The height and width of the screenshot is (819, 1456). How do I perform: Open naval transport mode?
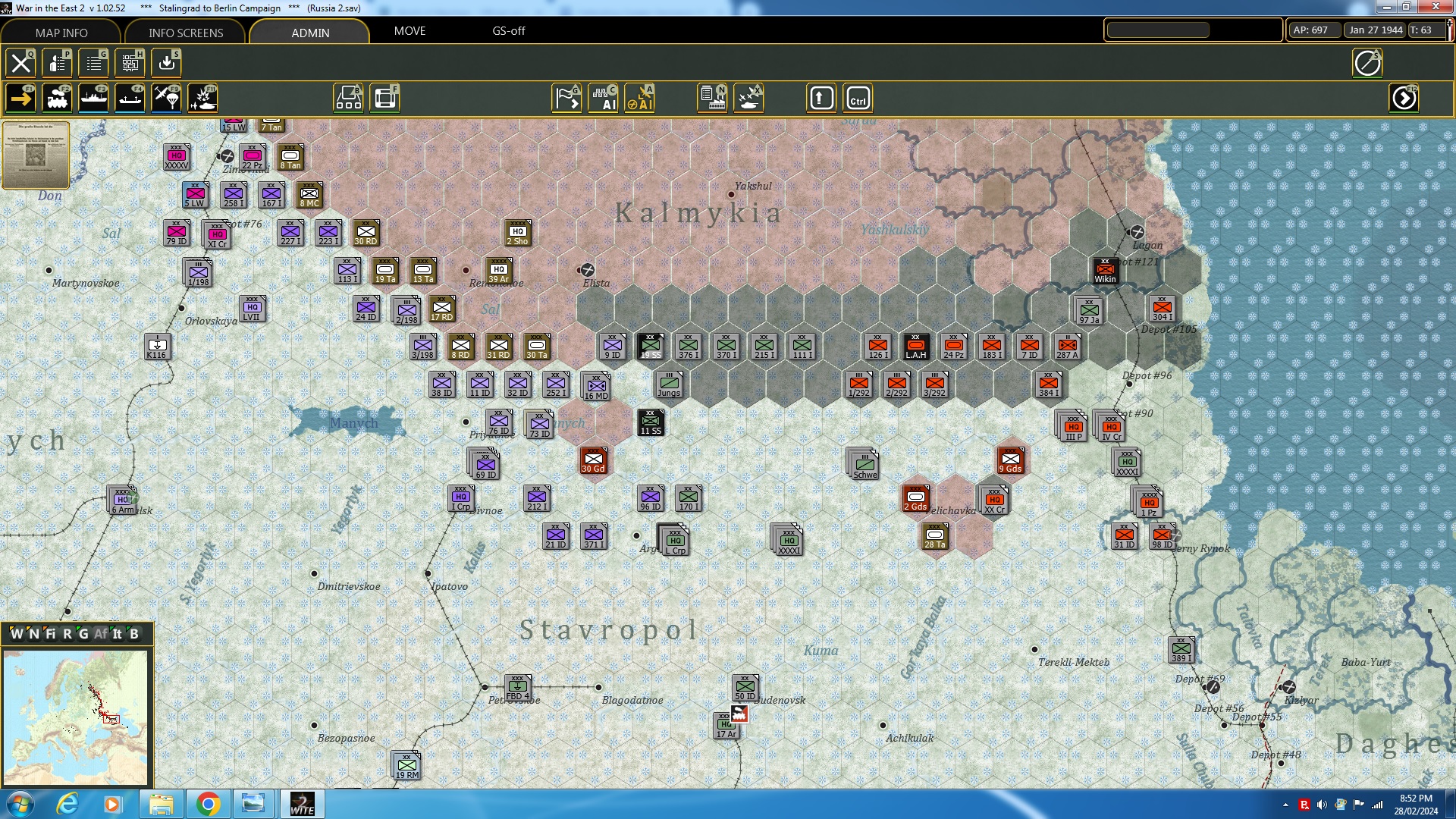pos(93,97)
